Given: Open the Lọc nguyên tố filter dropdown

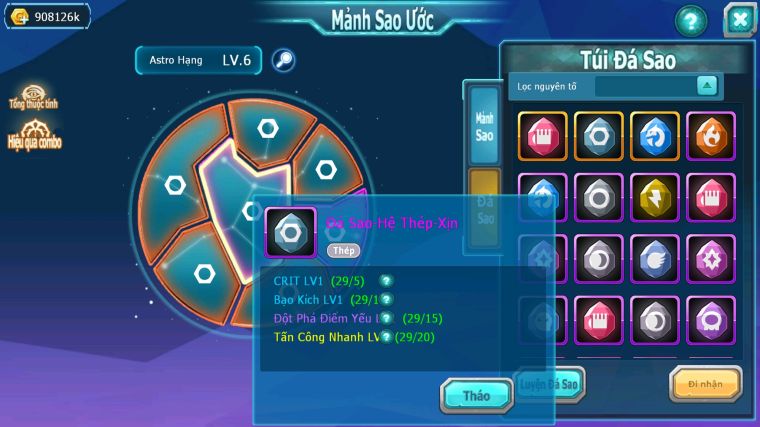Looking at the screenshot, I should 707,86.
